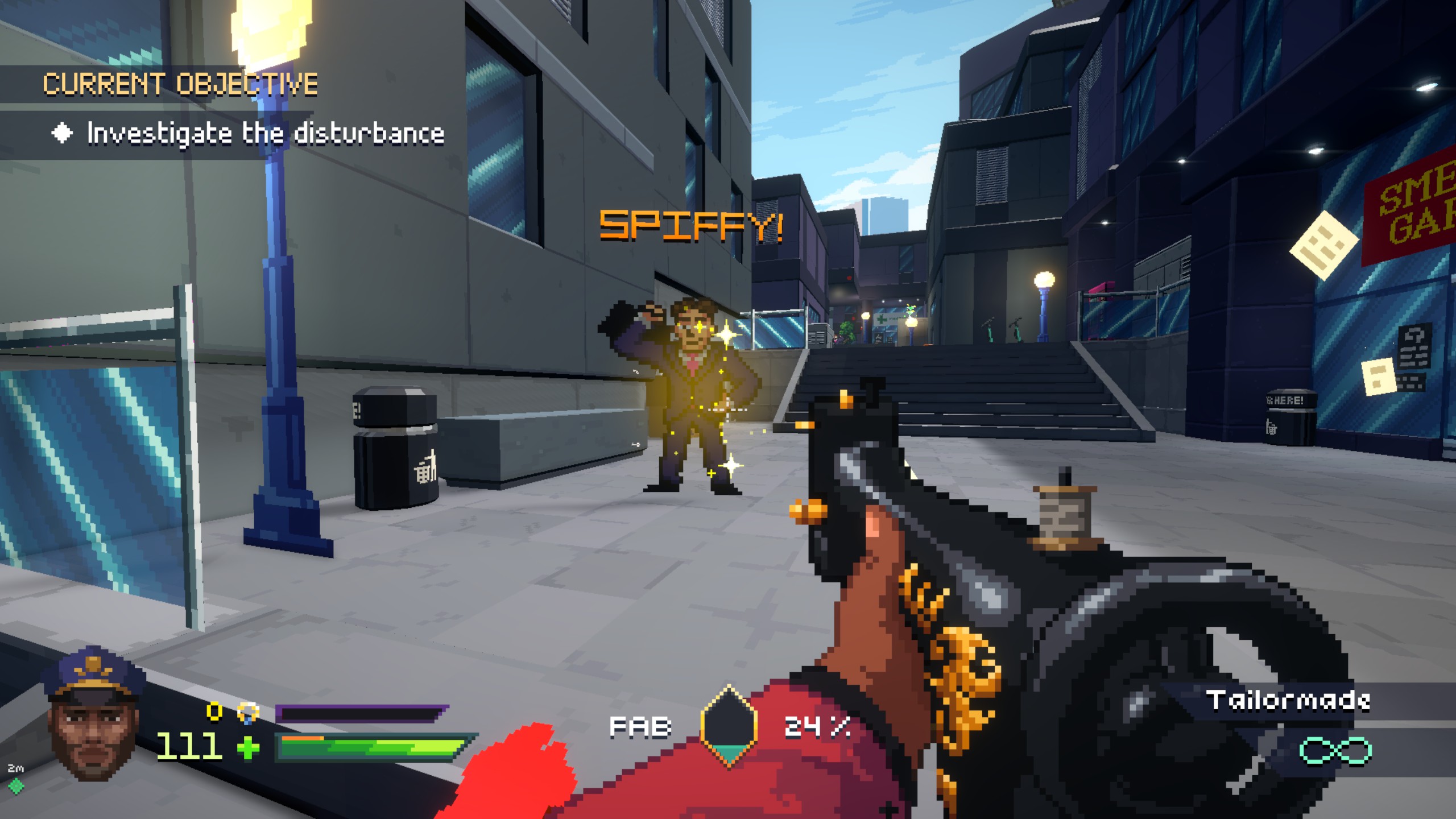Click the green diamond distance marker
Screen dimensions: 1456x819
pos(16,785)
